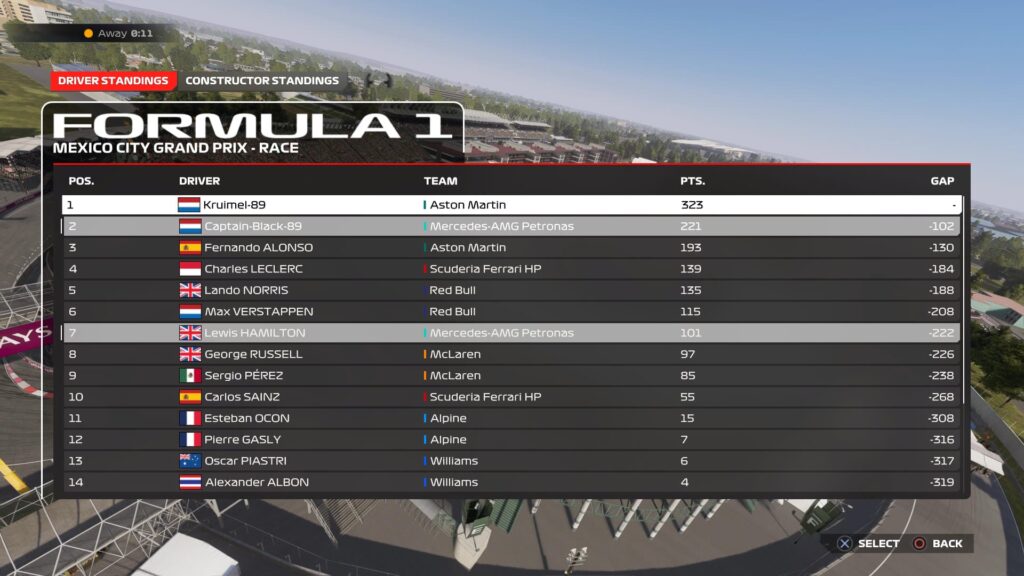Select Kruimel-89's standings row

pyautogui.click(x=511, y=205)
